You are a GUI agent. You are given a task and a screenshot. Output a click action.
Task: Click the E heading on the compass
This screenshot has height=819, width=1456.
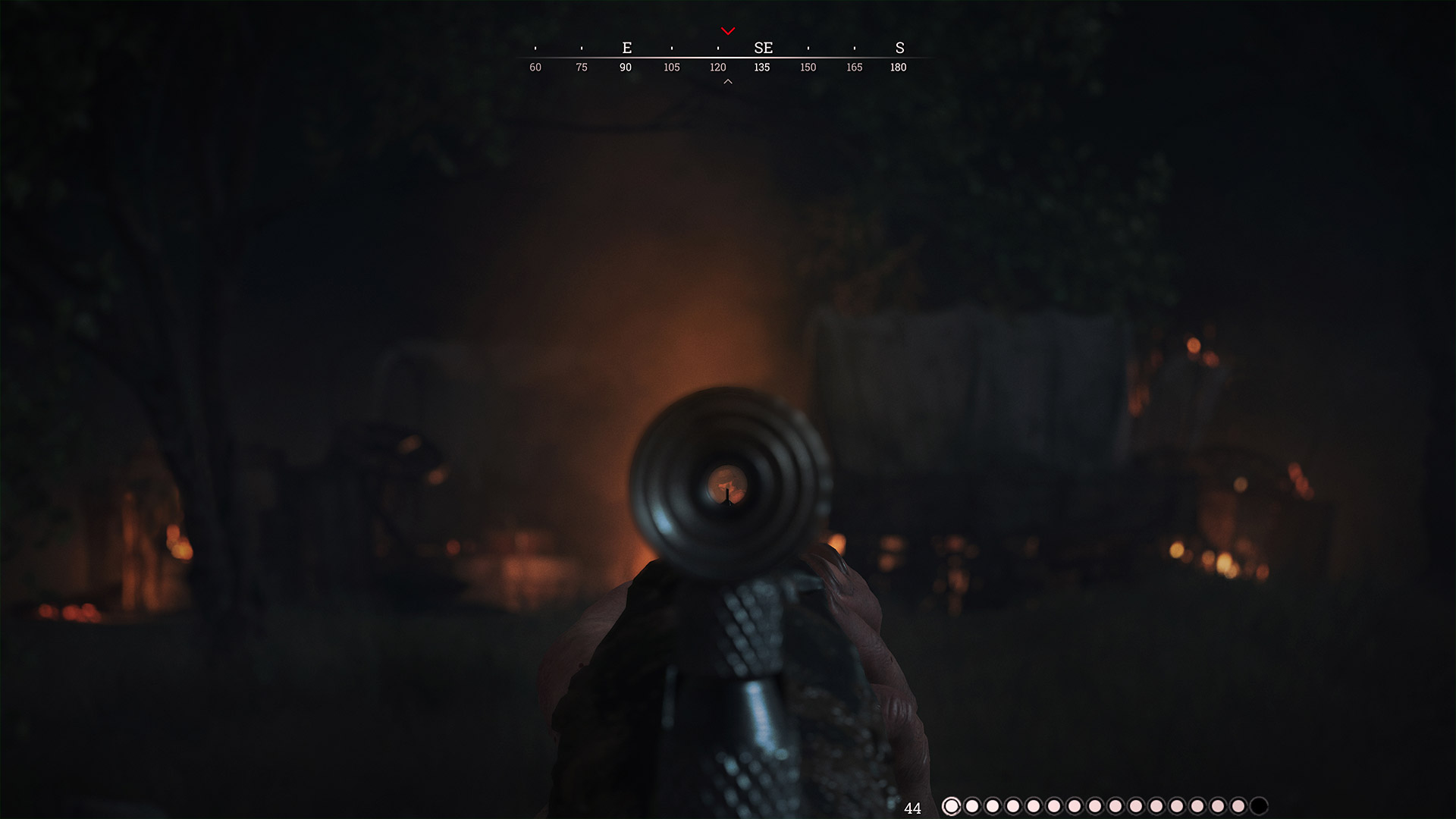pyautogui.click(x=626, y=48)
